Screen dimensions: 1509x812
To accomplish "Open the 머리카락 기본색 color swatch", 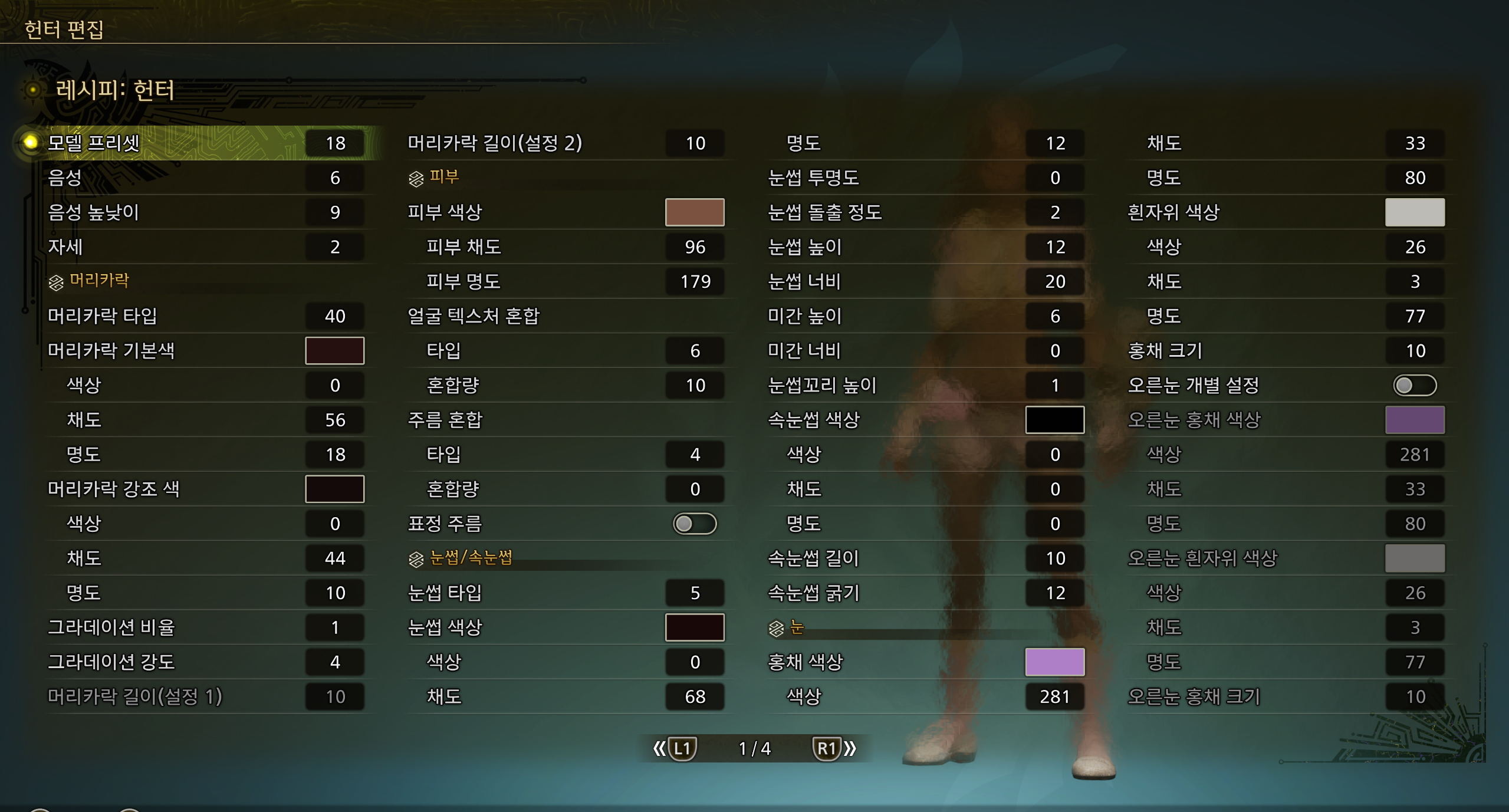I will pyautogui.click(x=334, y=350).
